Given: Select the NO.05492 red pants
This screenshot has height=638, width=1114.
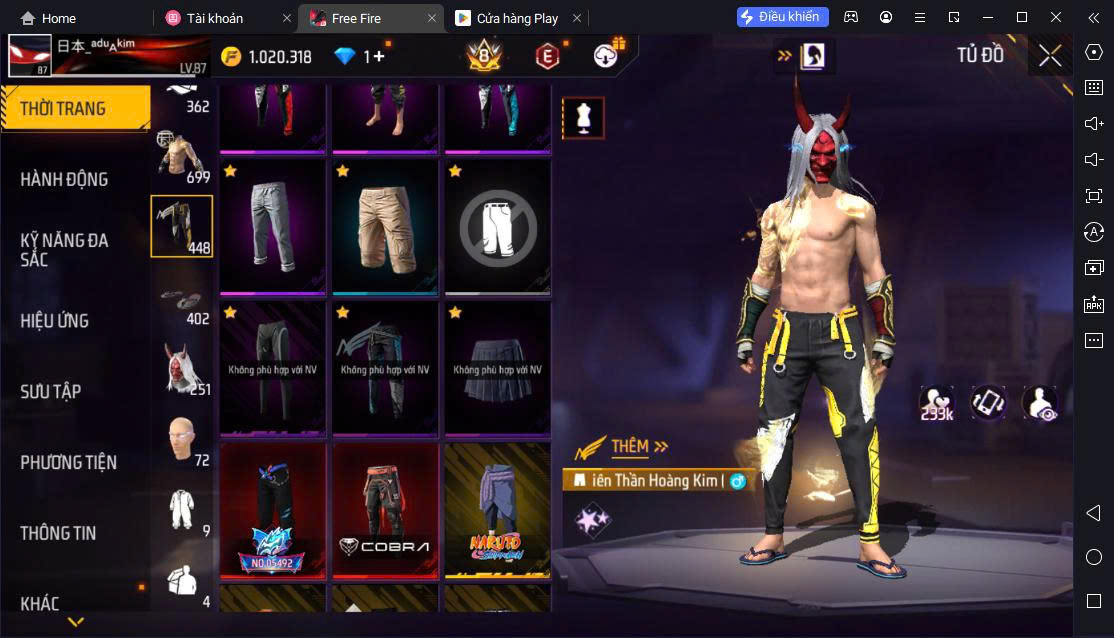Looking at the screenshot, I should pyautogui.click(x=273, y=511).
